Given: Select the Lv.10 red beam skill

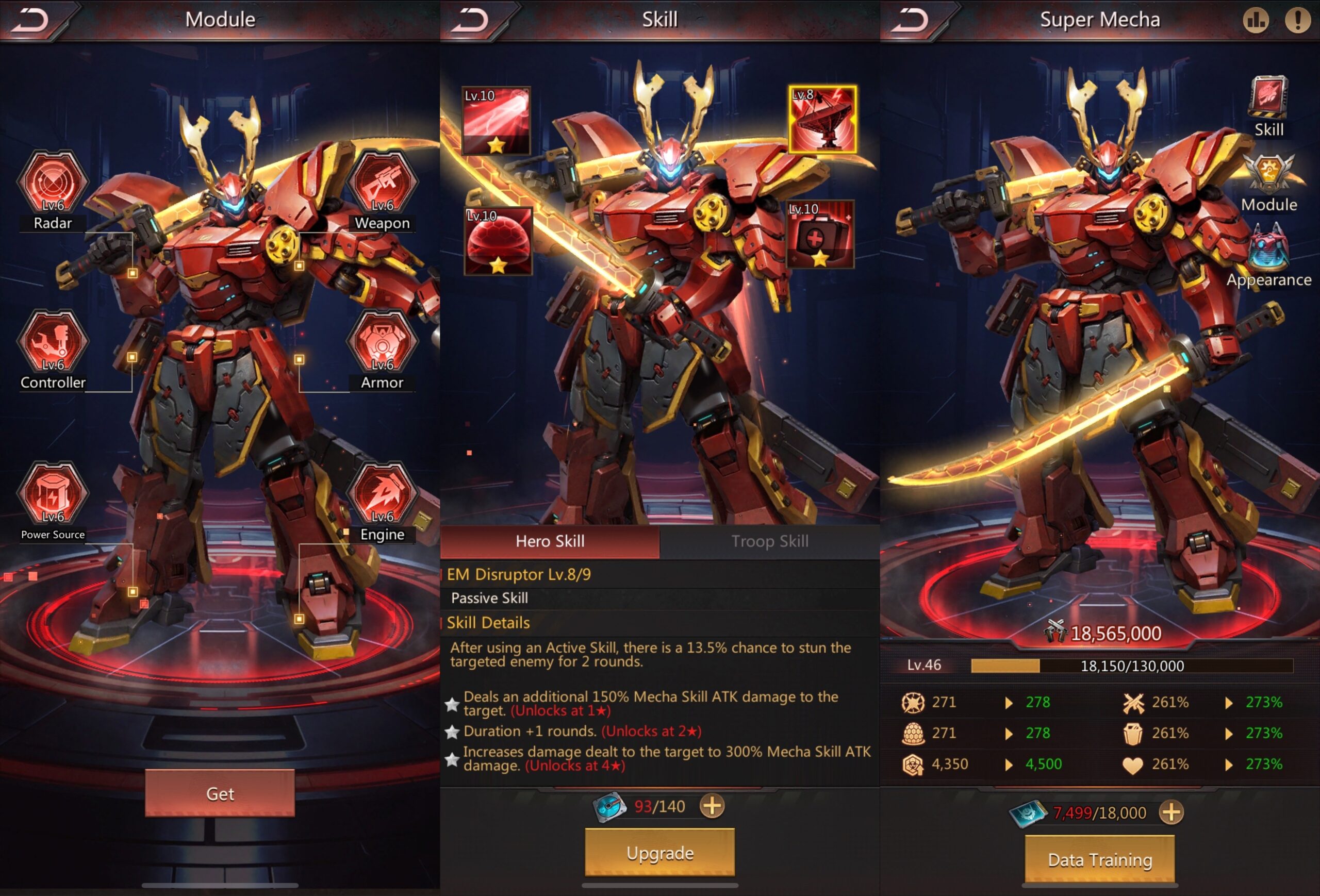Looking at the screenshot, I should click(x=497, y=121).
